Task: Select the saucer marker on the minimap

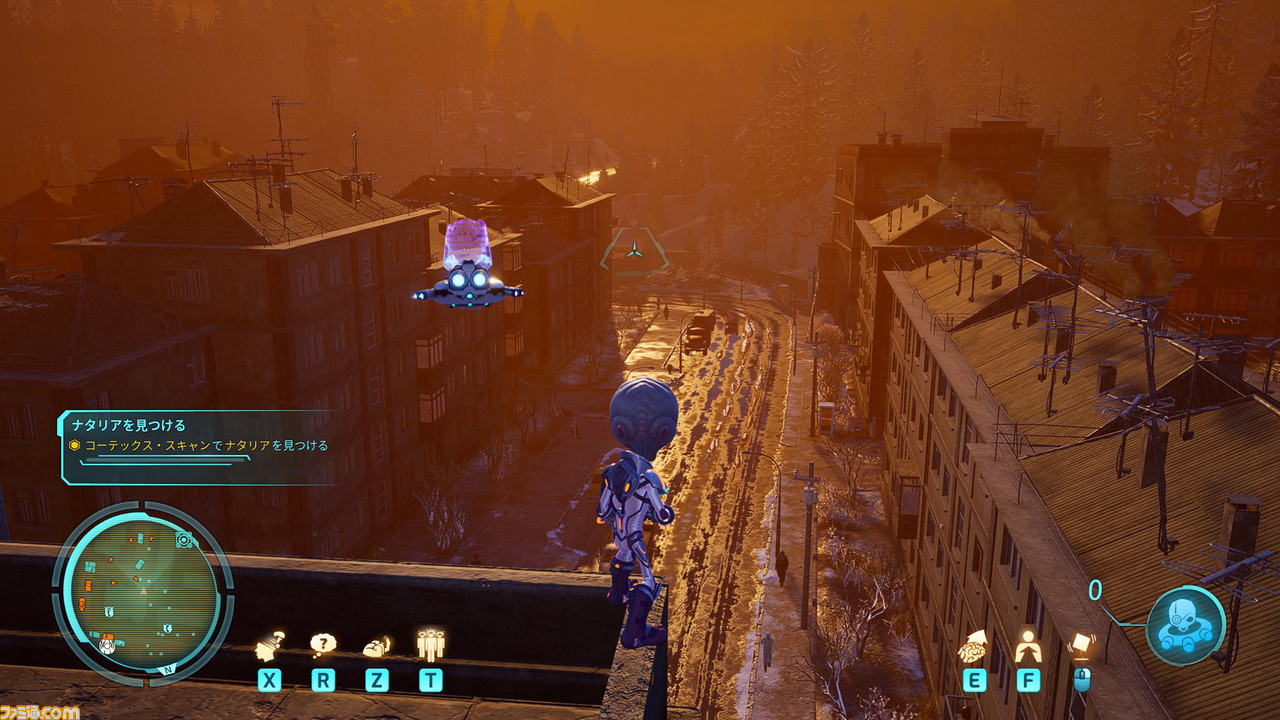Action: (107, 645)
